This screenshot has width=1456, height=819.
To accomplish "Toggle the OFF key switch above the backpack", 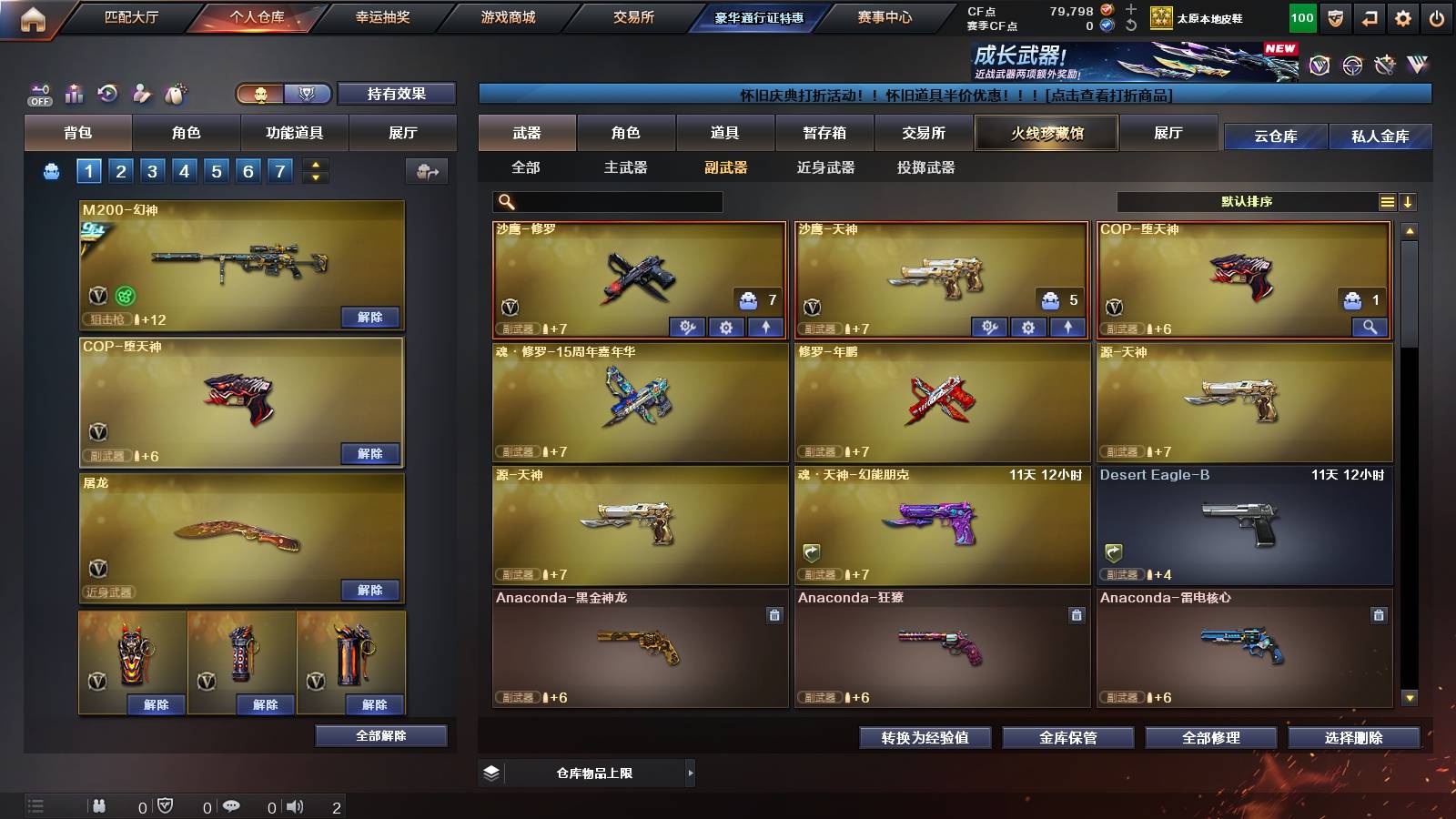I will (38, 94).
